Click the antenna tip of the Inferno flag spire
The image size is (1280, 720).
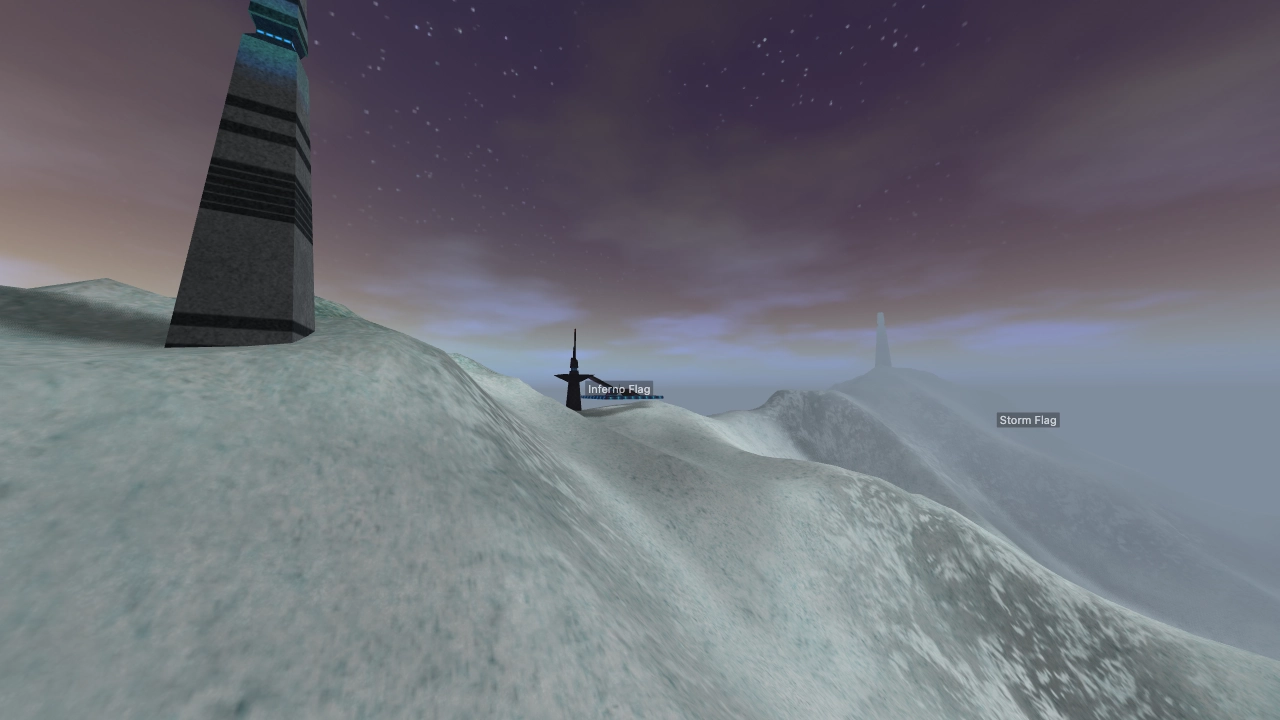tap(575, 331)
